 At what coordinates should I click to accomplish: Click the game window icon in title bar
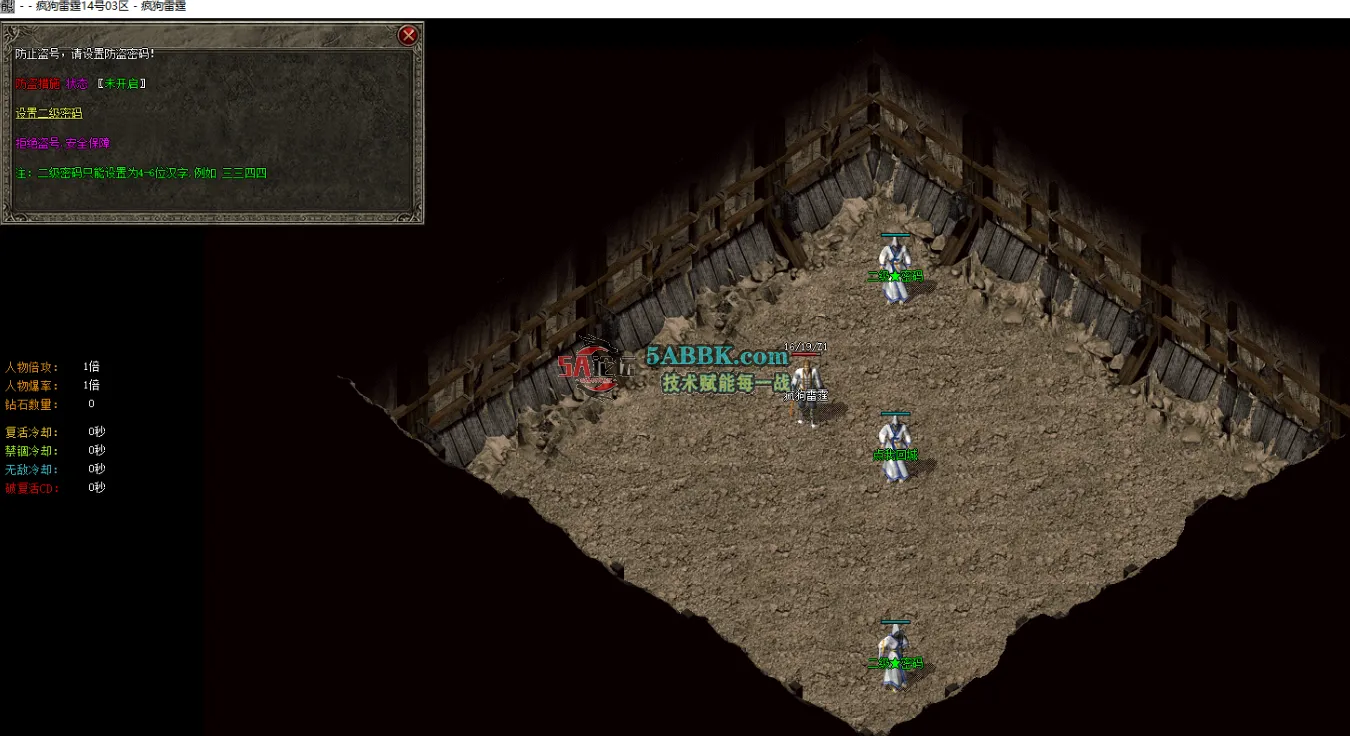(8, 6)
